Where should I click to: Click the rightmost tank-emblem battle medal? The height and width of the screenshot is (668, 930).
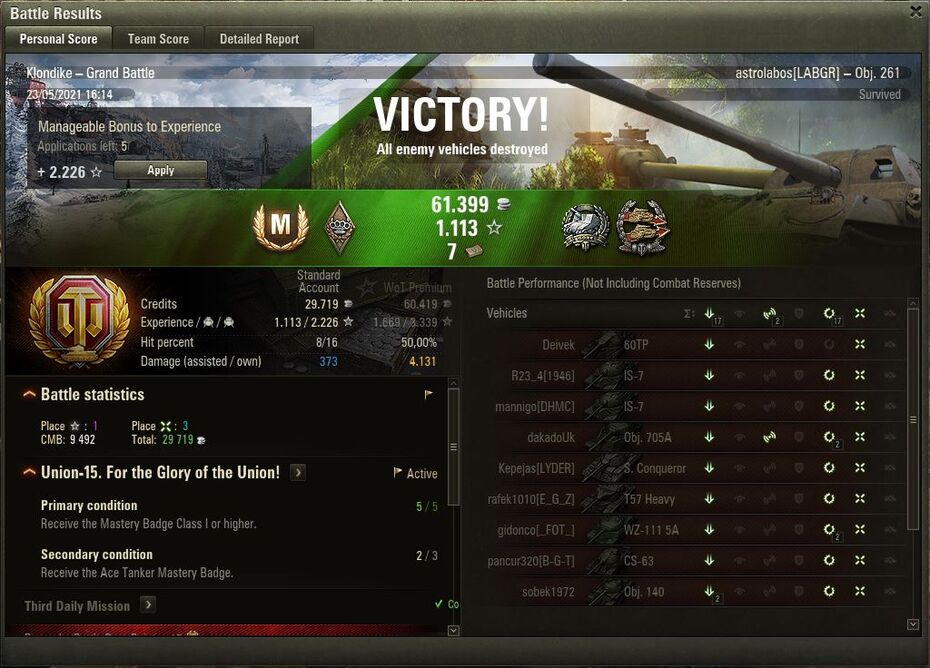point(642,227)
